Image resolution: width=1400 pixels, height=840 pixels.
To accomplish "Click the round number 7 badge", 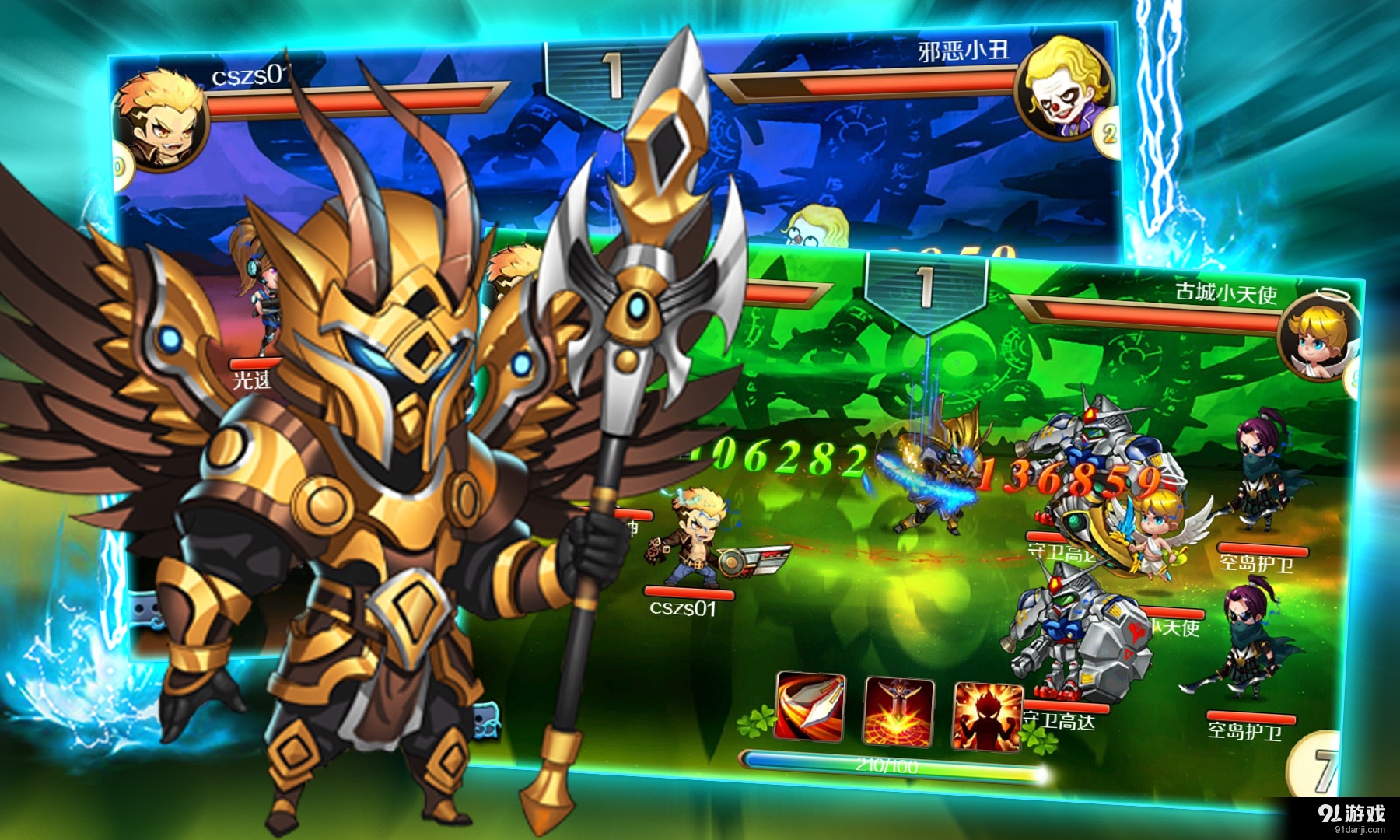I will pyautogui.click(x=1316, y=767).
